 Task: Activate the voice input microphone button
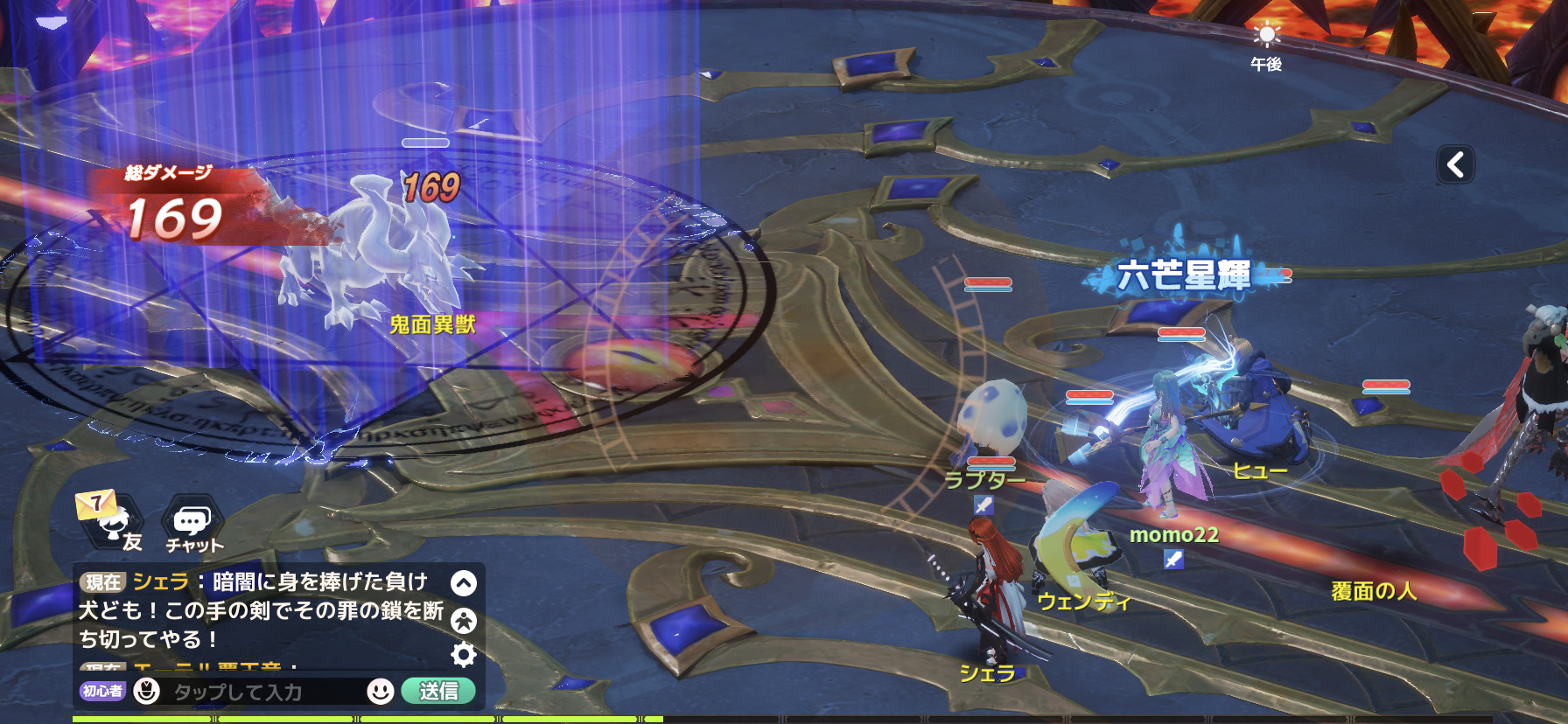(146, 691)
